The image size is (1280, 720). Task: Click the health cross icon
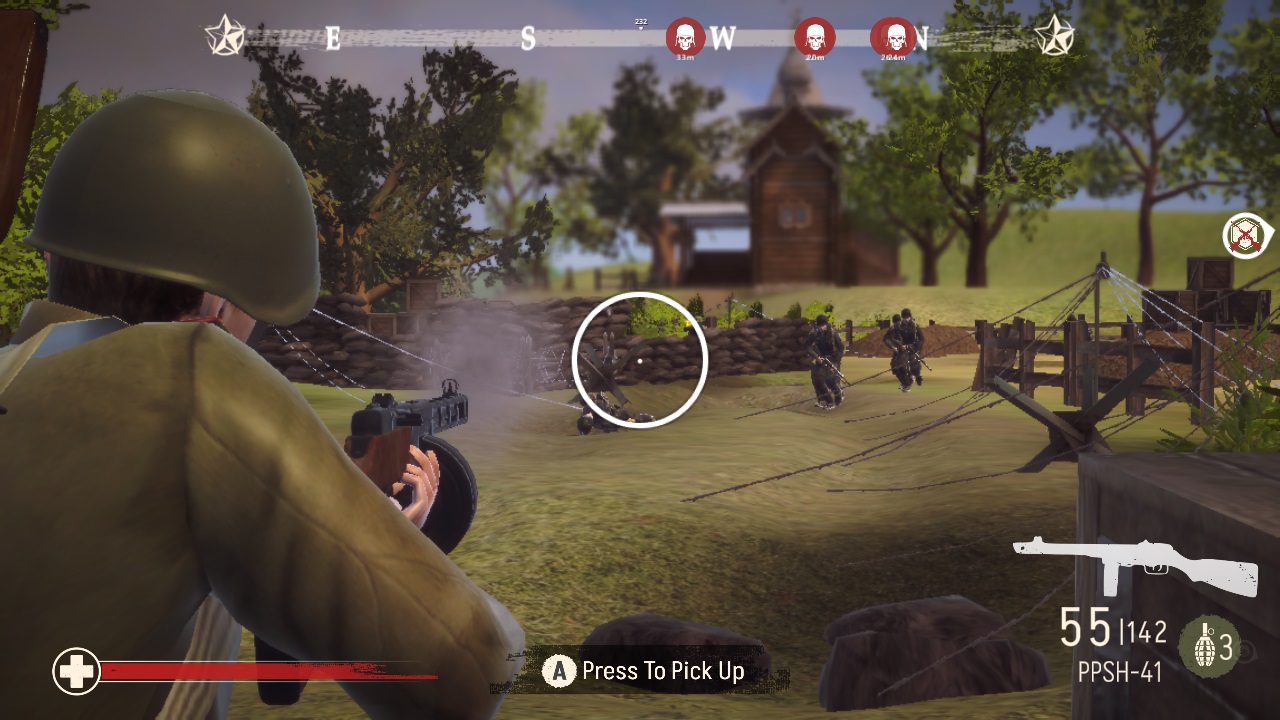click(x=76, y=671)
